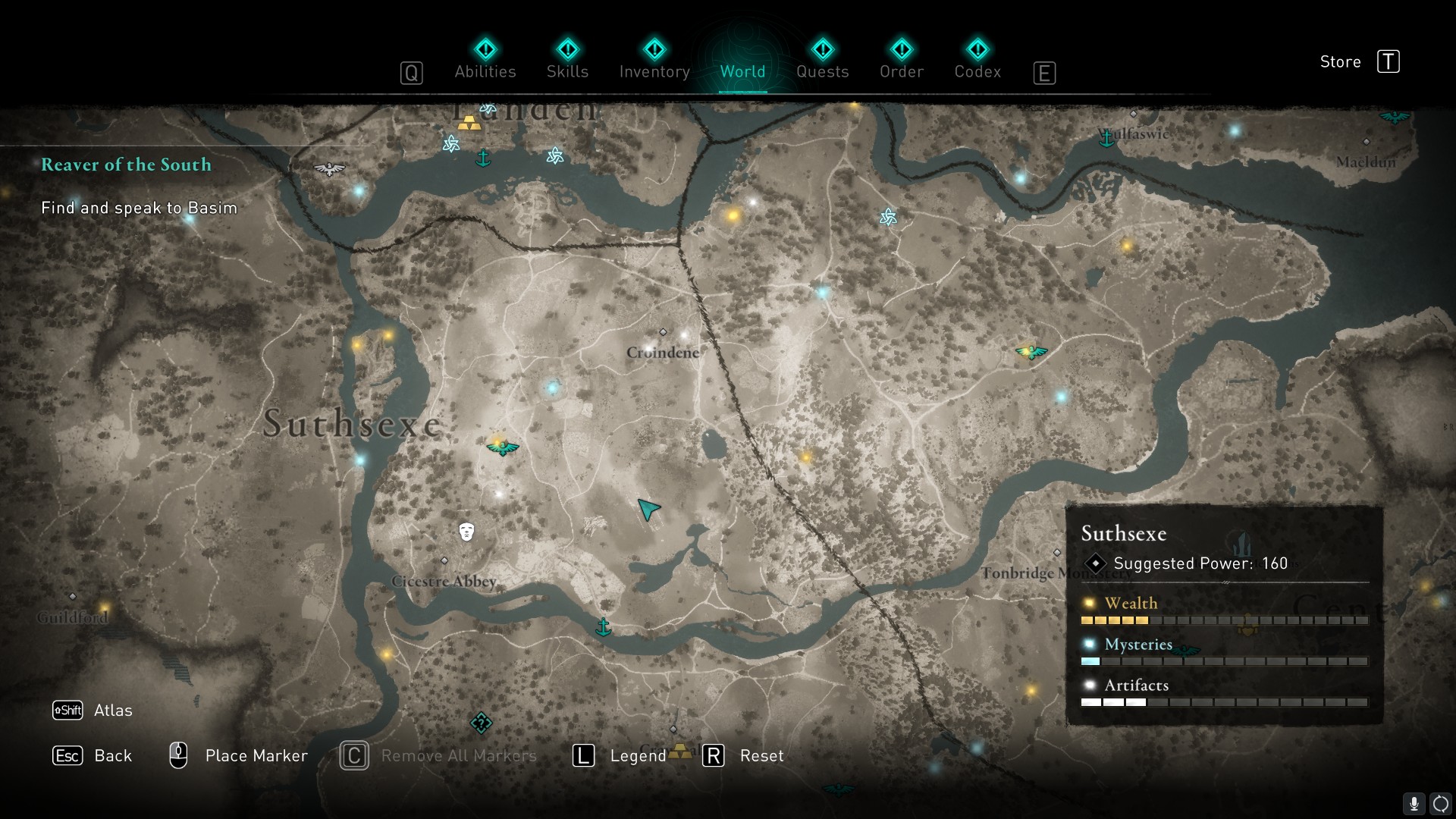1456x819 pixels.
Task: Select the World tab
Action: pyautogui.click(x=742, y=61)
